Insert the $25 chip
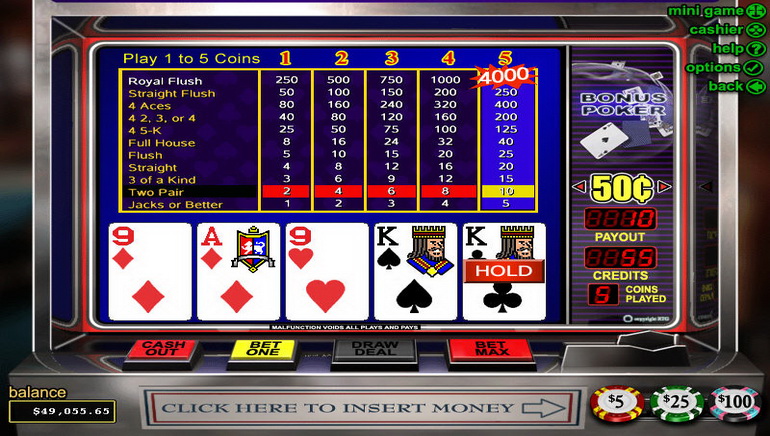 (678, 404)
